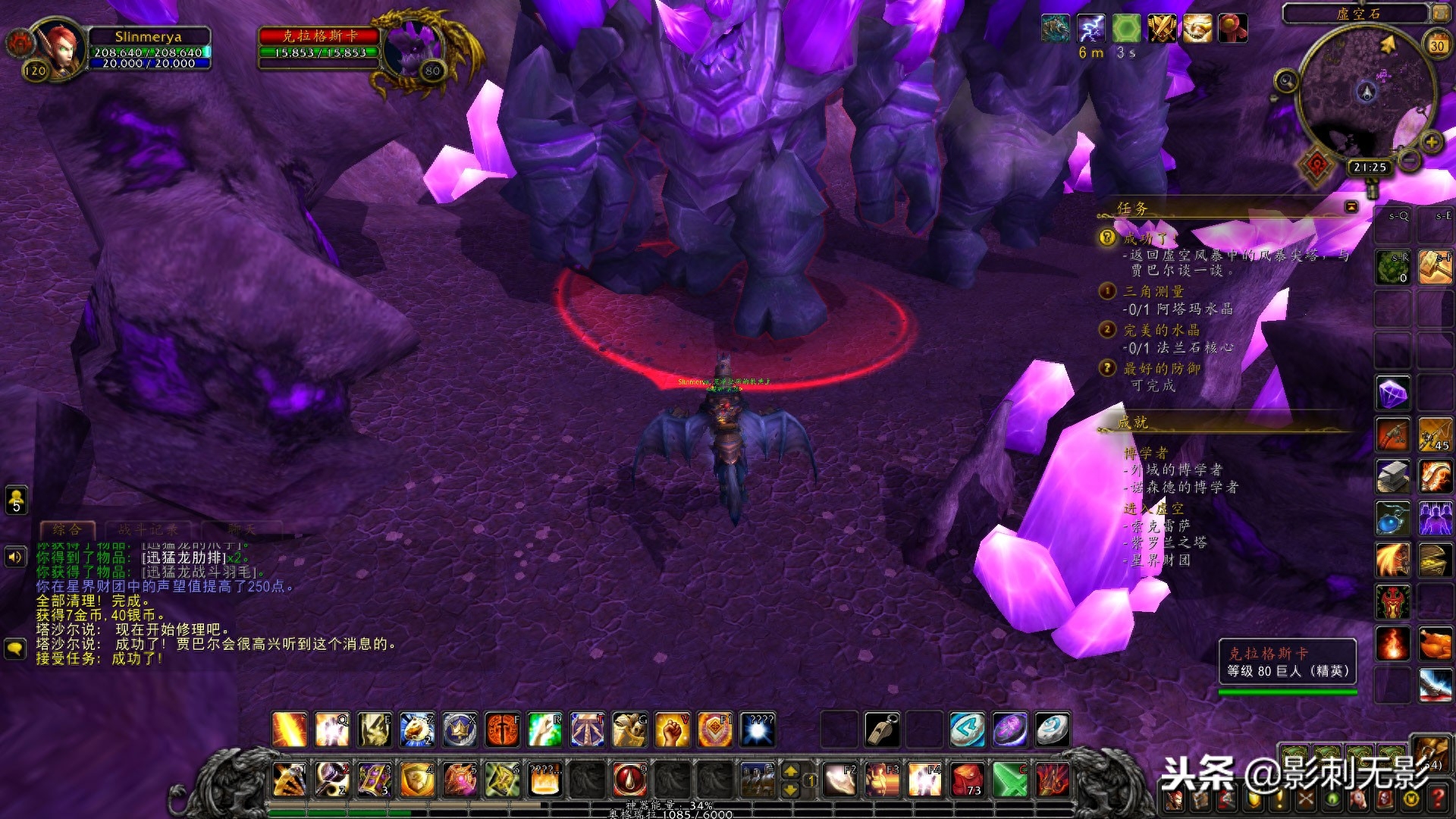
Task: Use the whistle item on action bar
Action: (x=882, y=730)
